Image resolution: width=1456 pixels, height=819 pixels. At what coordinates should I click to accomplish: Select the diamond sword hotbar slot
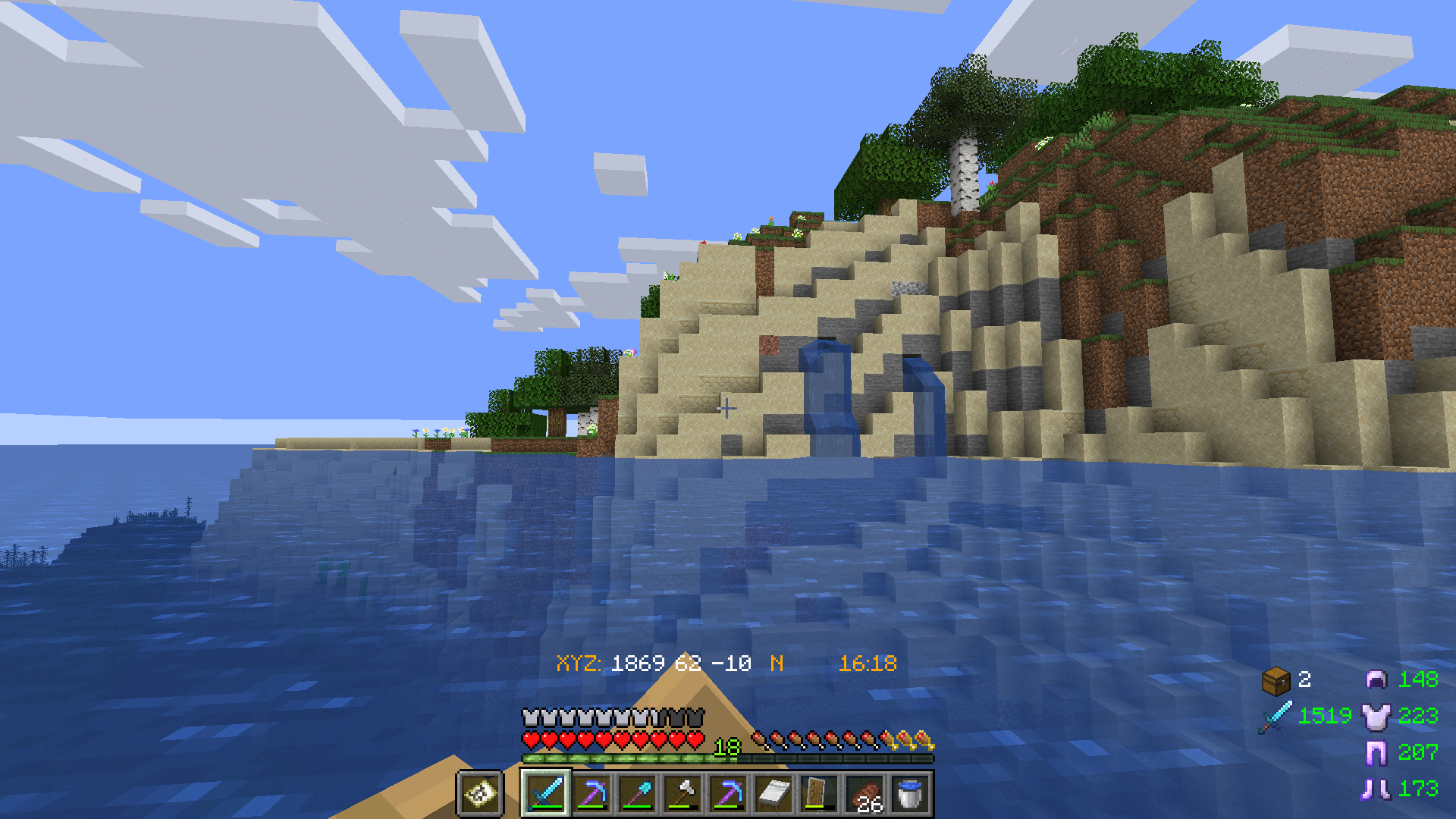coord(546,793)
